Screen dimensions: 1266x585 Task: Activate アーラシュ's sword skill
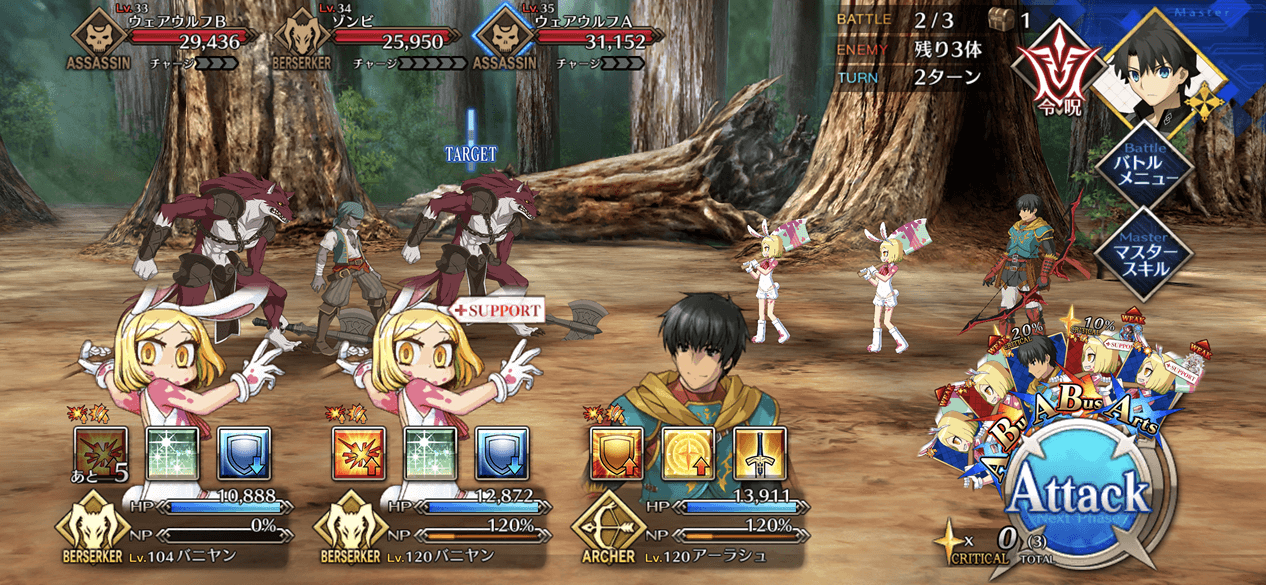(760, 454)
